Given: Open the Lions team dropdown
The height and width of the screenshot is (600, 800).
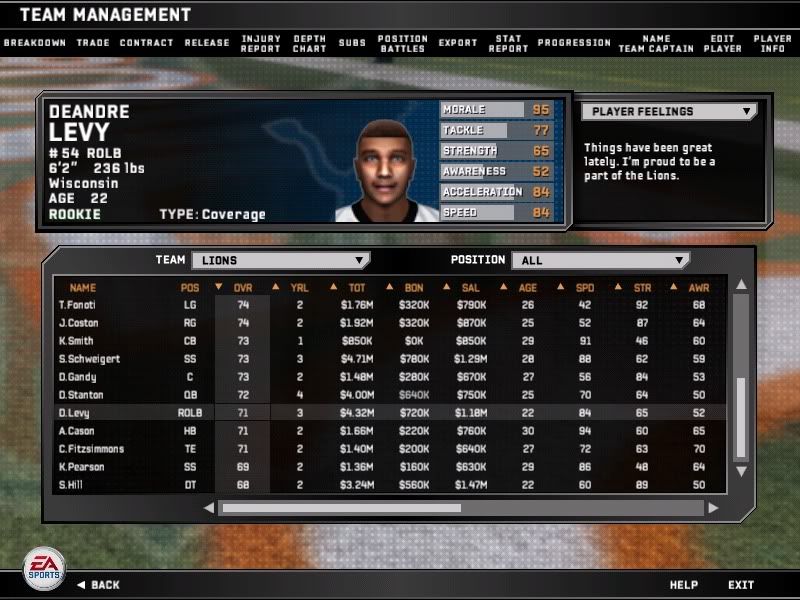Looking at the screenshot, I should (280, 260).
